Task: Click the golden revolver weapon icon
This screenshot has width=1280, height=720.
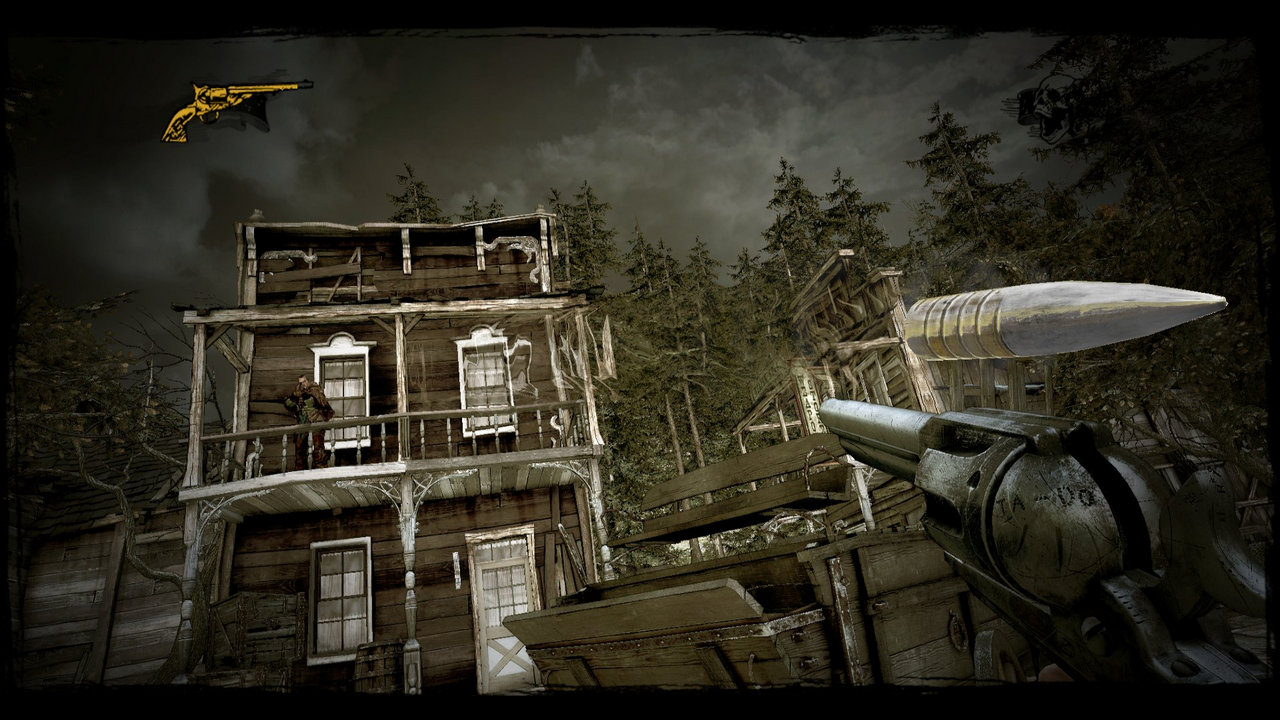Action: tap(232, 105)
